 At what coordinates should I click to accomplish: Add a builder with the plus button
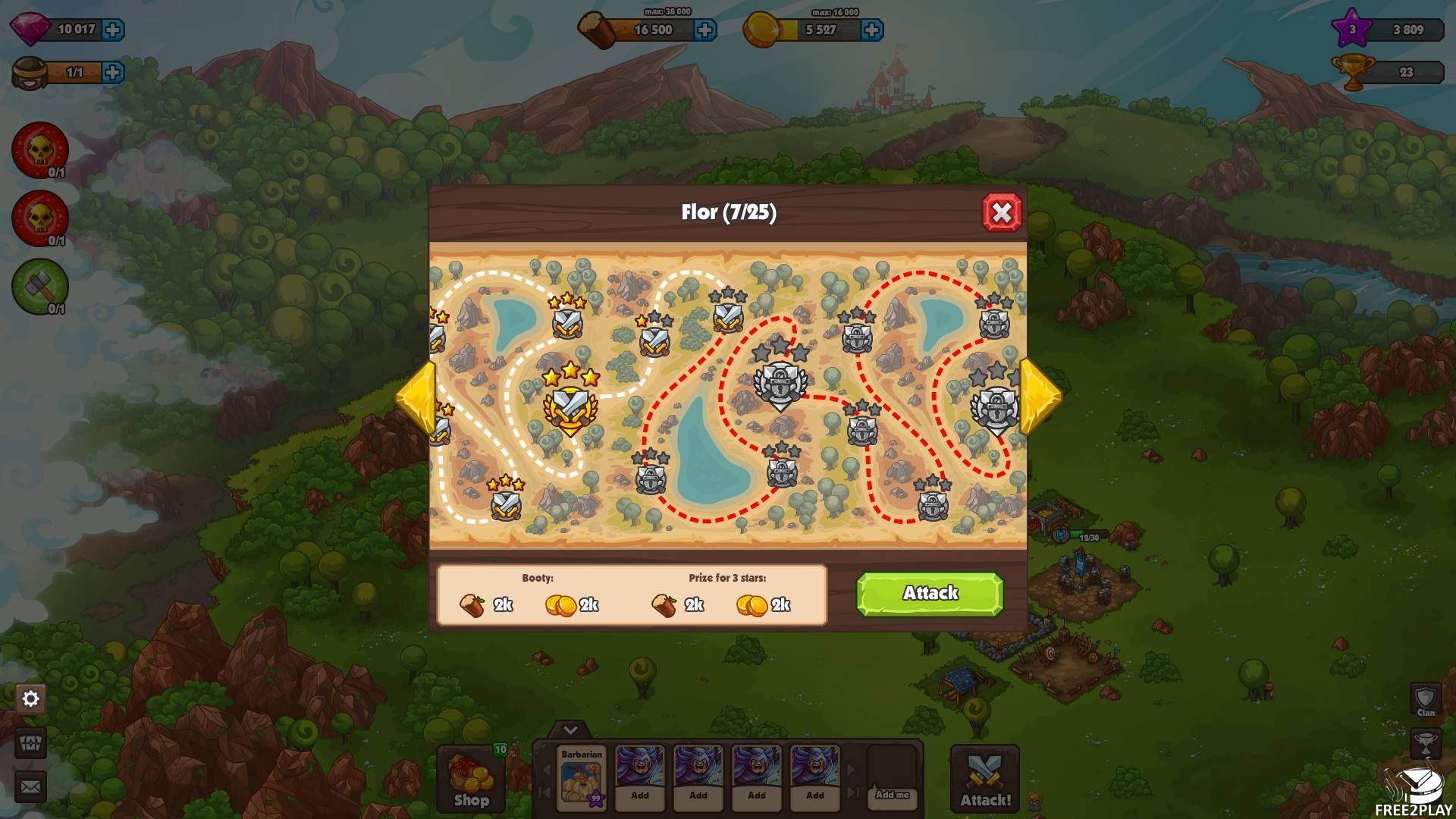113,72
